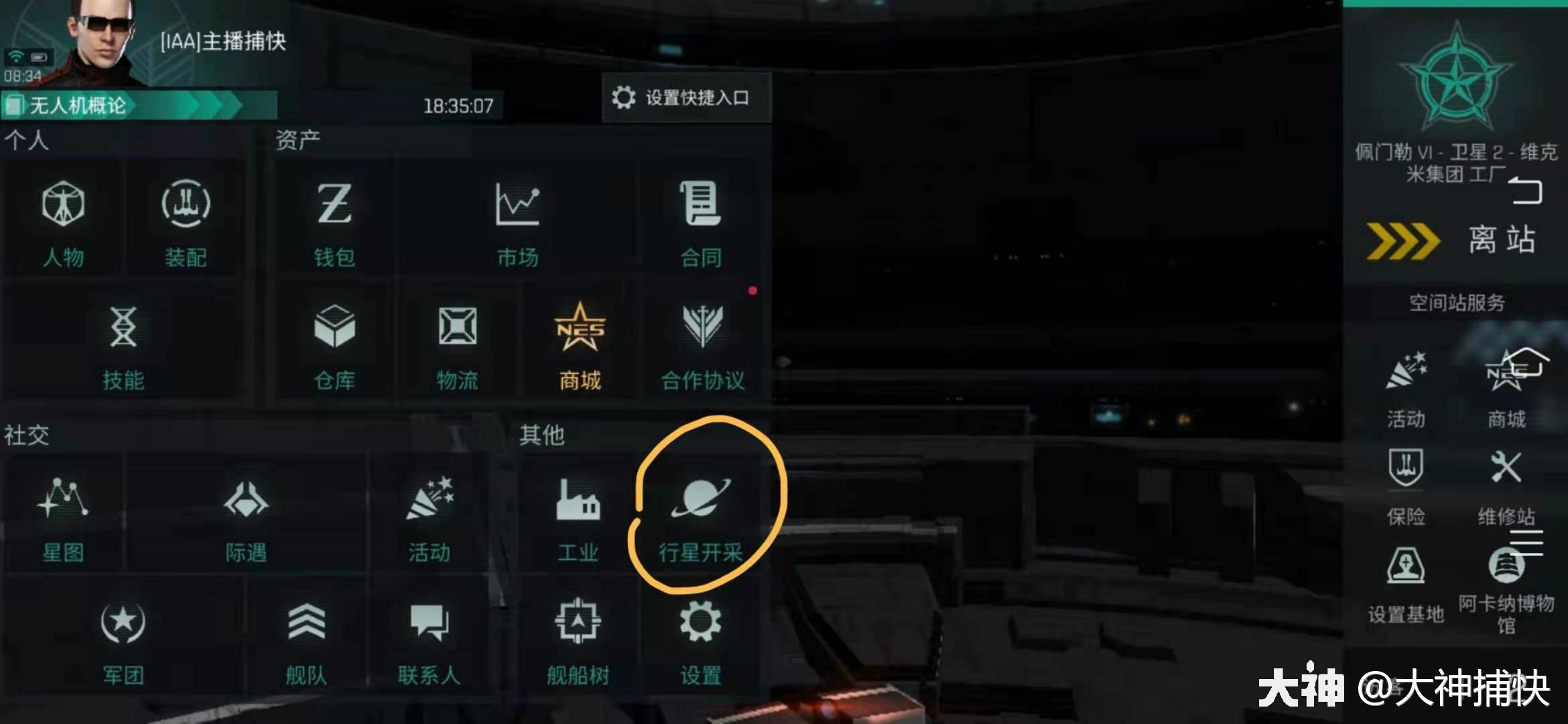Viewport: 1568px width, 724px height.
Task: Open 设置快捷入口 quick access settings
Action: pos(685,97)
